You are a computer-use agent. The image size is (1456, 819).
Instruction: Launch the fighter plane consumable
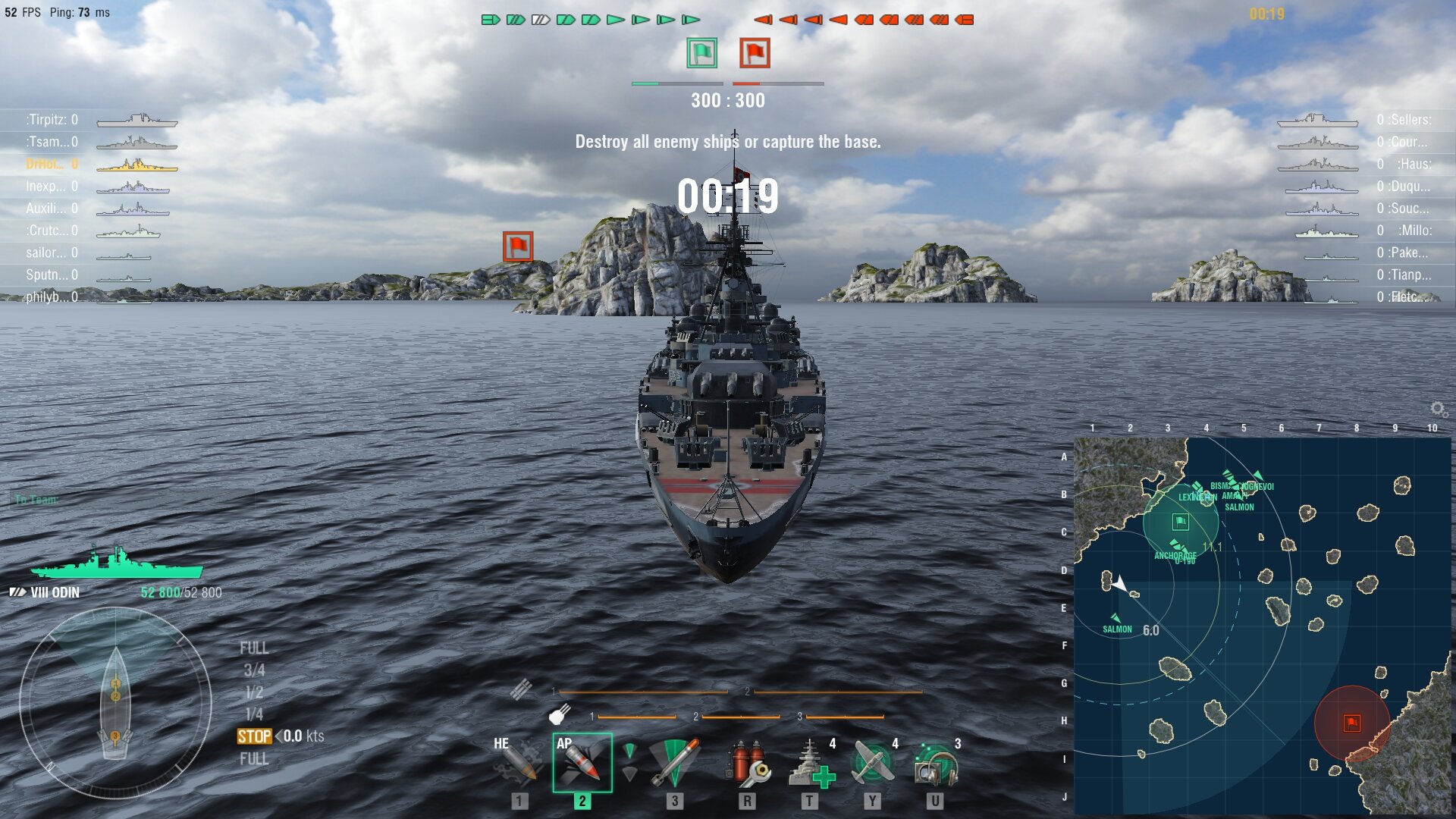872,762
